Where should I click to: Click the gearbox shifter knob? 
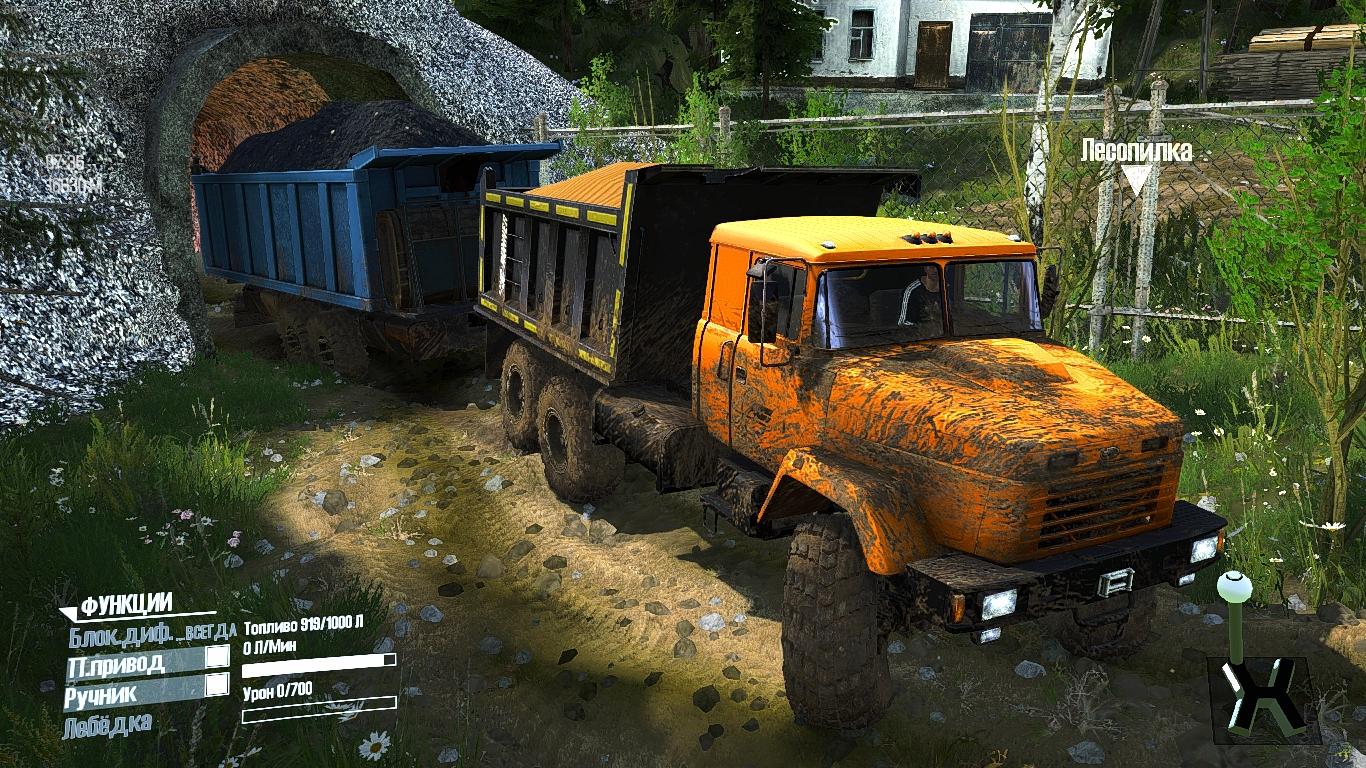1231,584
